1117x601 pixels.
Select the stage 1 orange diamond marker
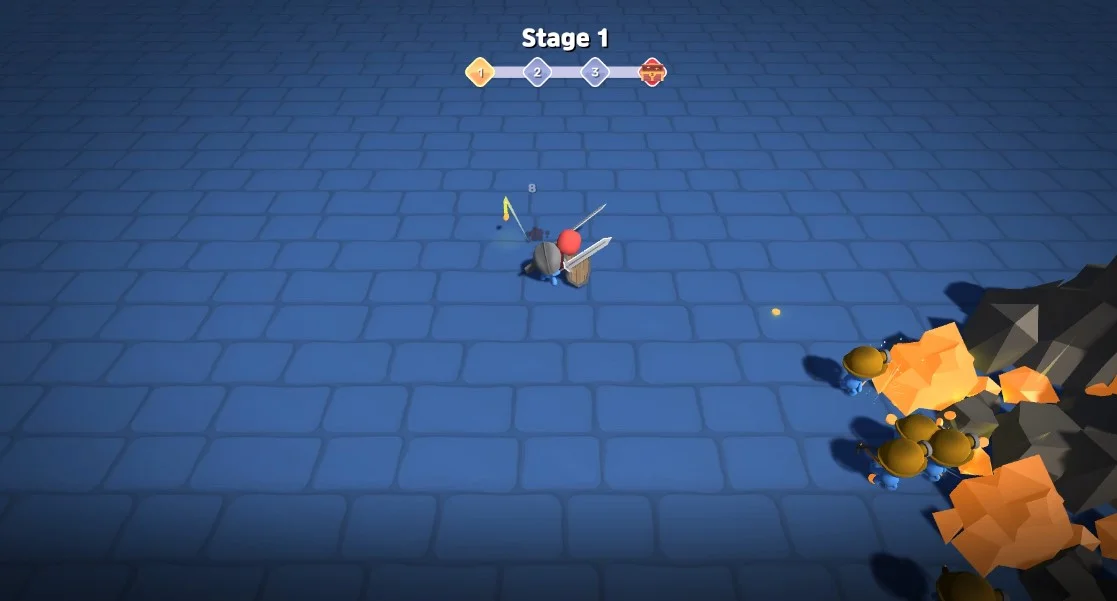[480, 72]
